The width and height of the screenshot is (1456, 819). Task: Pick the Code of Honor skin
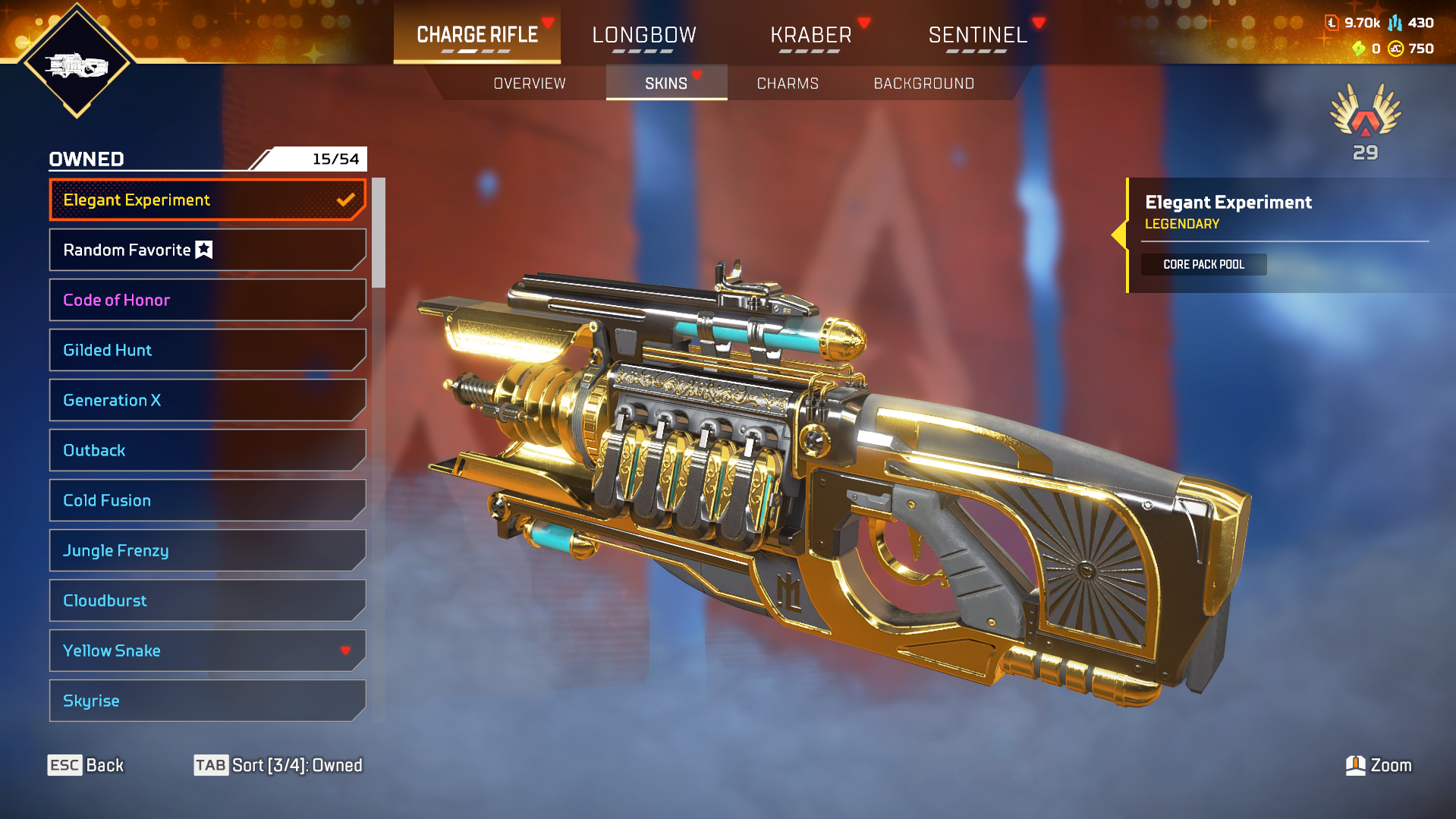coord(206,301)
